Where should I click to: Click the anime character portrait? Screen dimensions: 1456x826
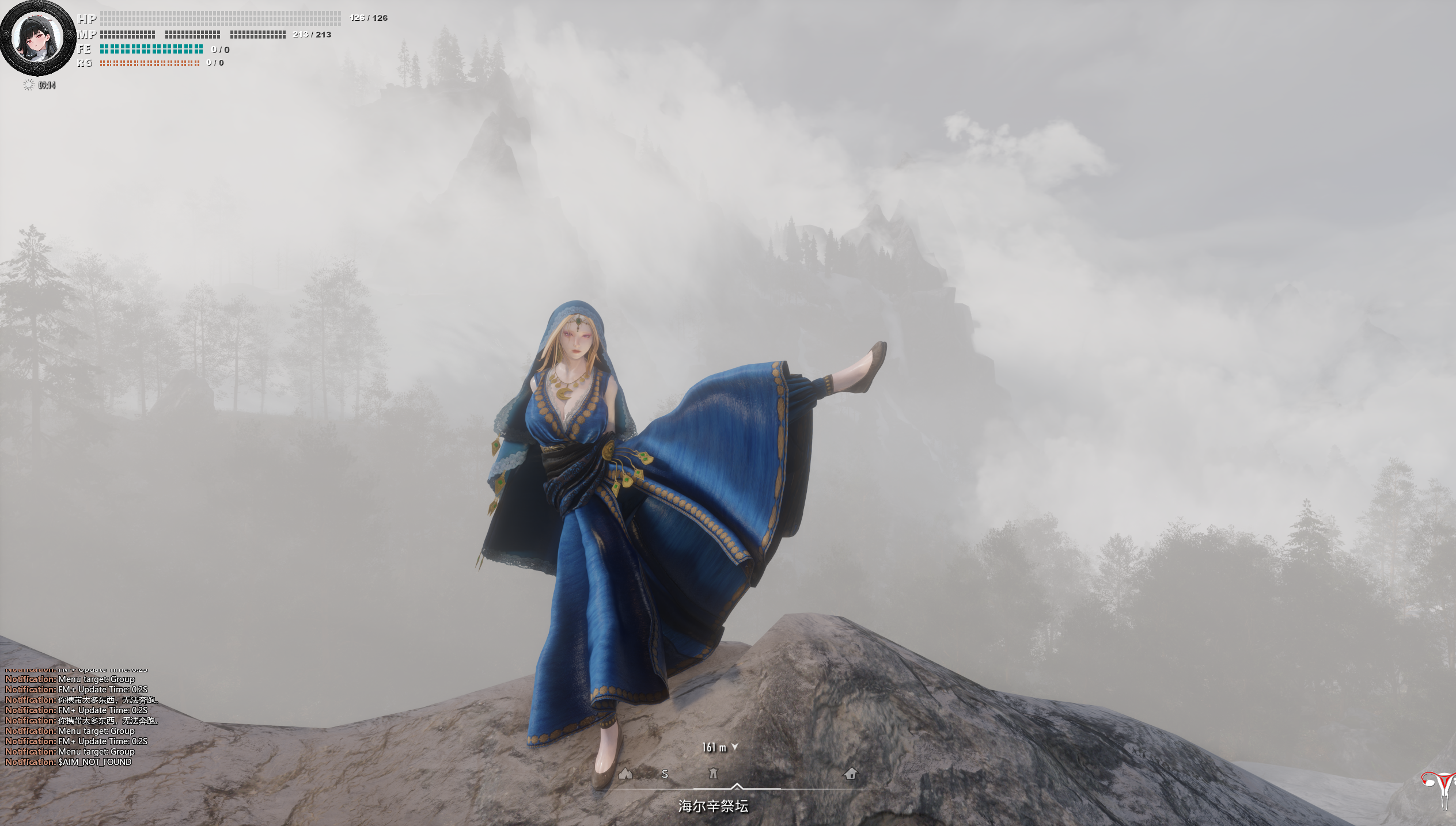tap(38, 38)
